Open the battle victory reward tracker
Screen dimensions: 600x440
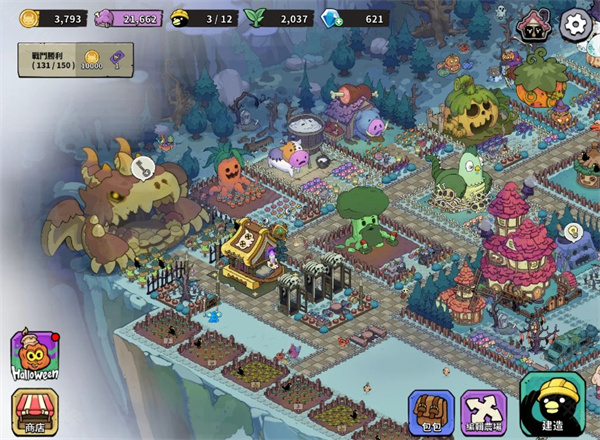coord(60,60)
